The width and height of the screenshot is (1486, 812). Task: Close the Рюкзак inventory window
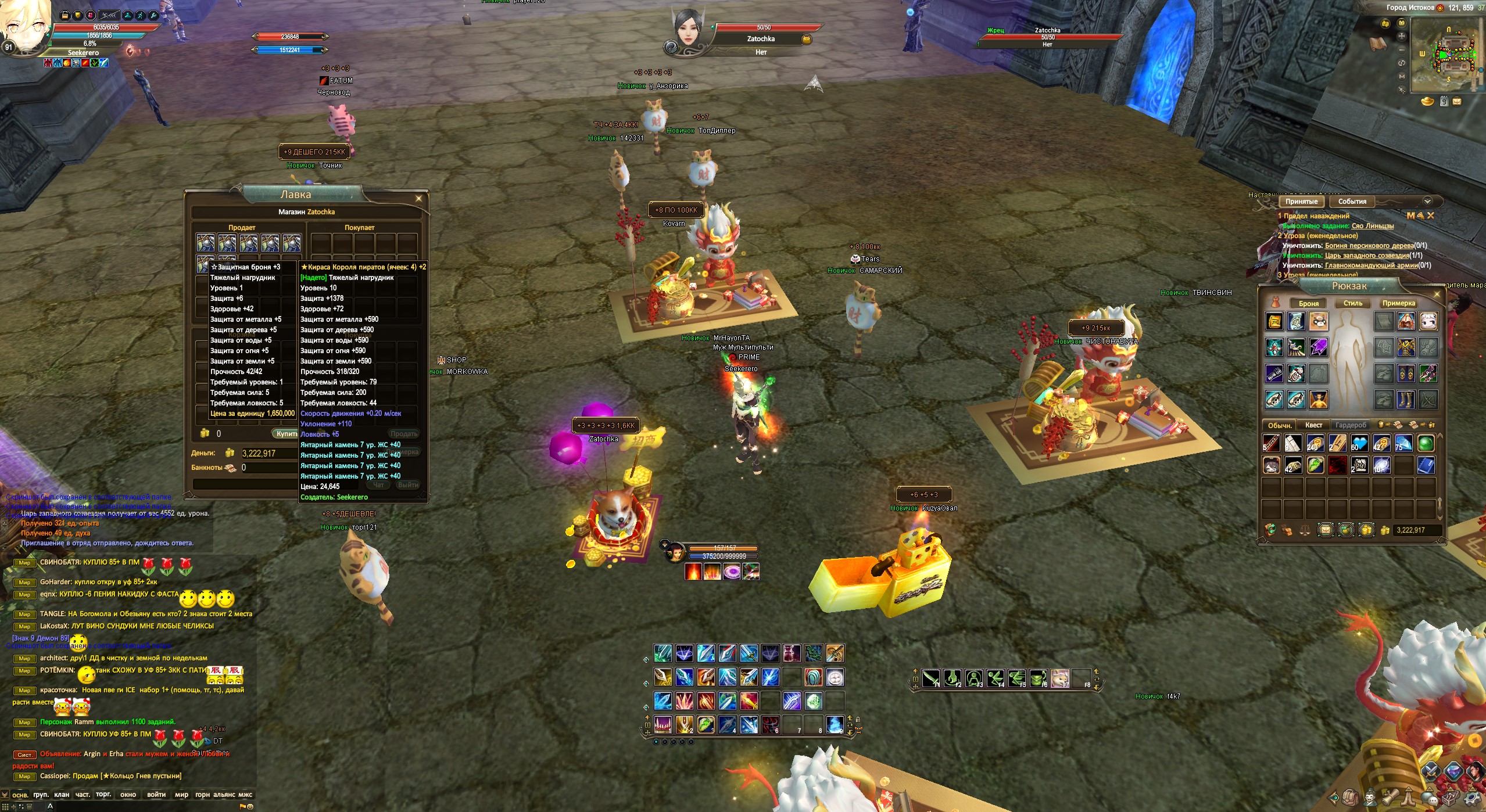point(1437,294)
